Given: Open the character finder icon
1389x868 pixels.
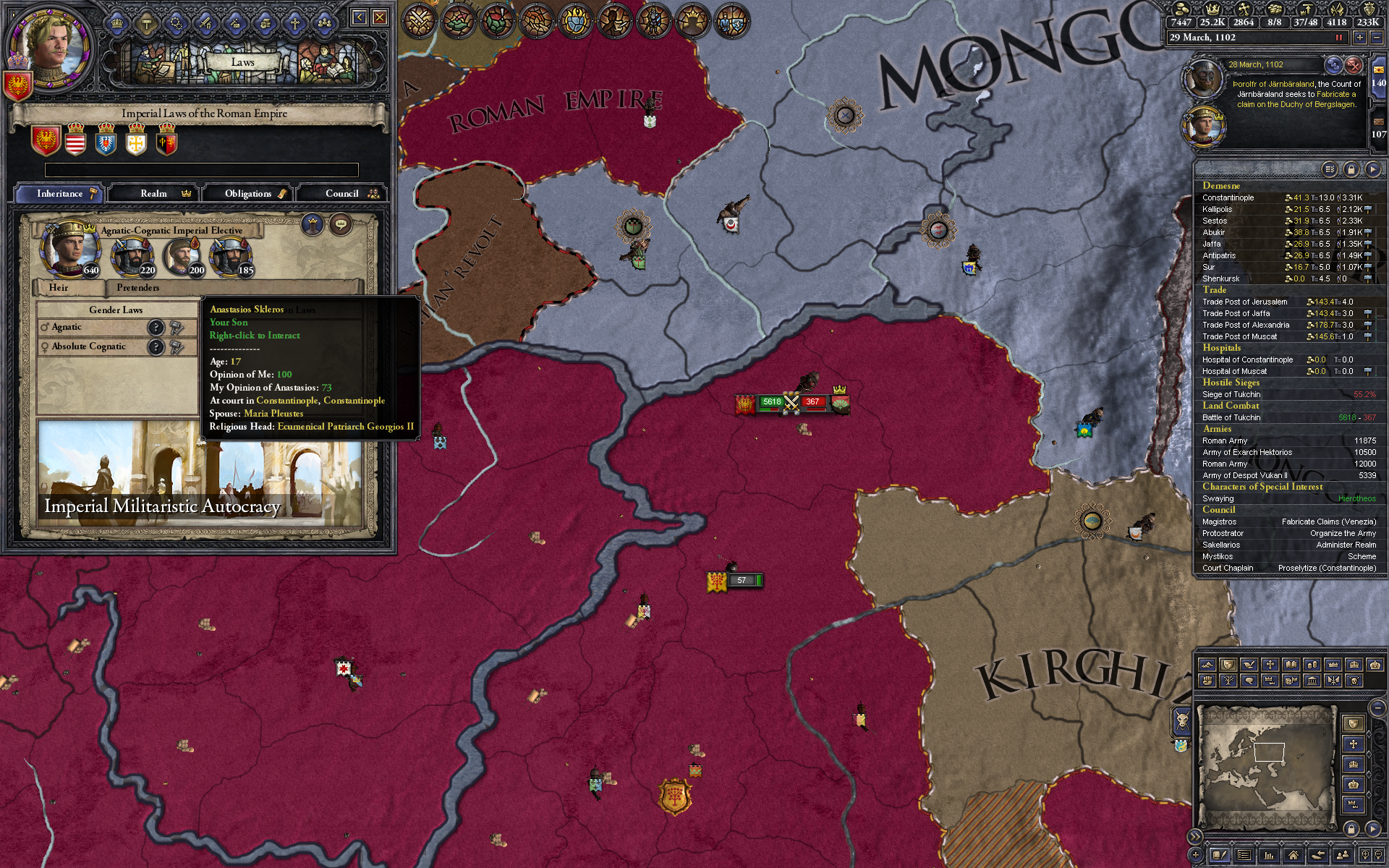Looking at the screenshot, I should coord(1344,855).
